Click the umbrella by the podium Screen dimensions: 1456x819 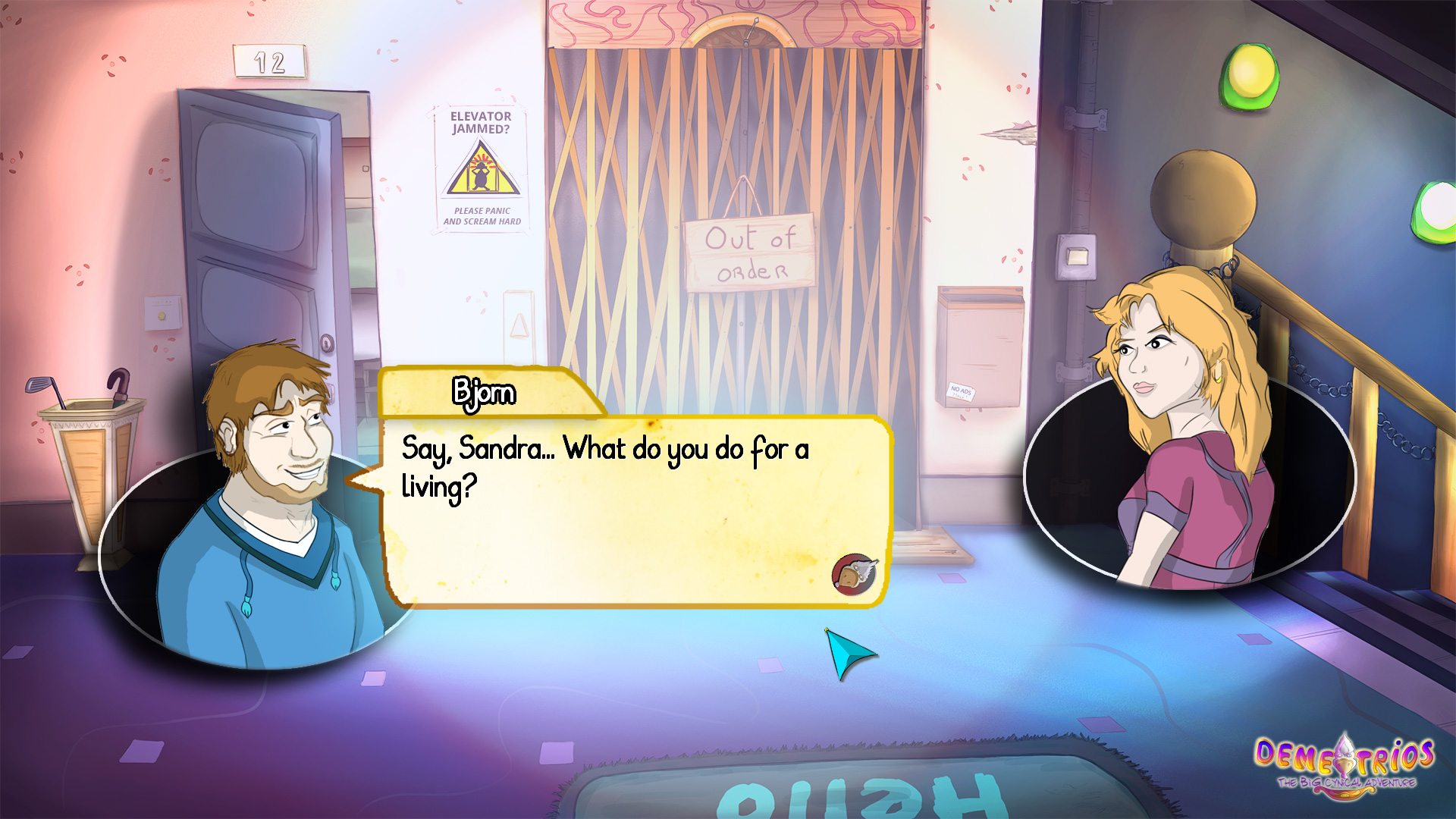(x=118, y=379)
